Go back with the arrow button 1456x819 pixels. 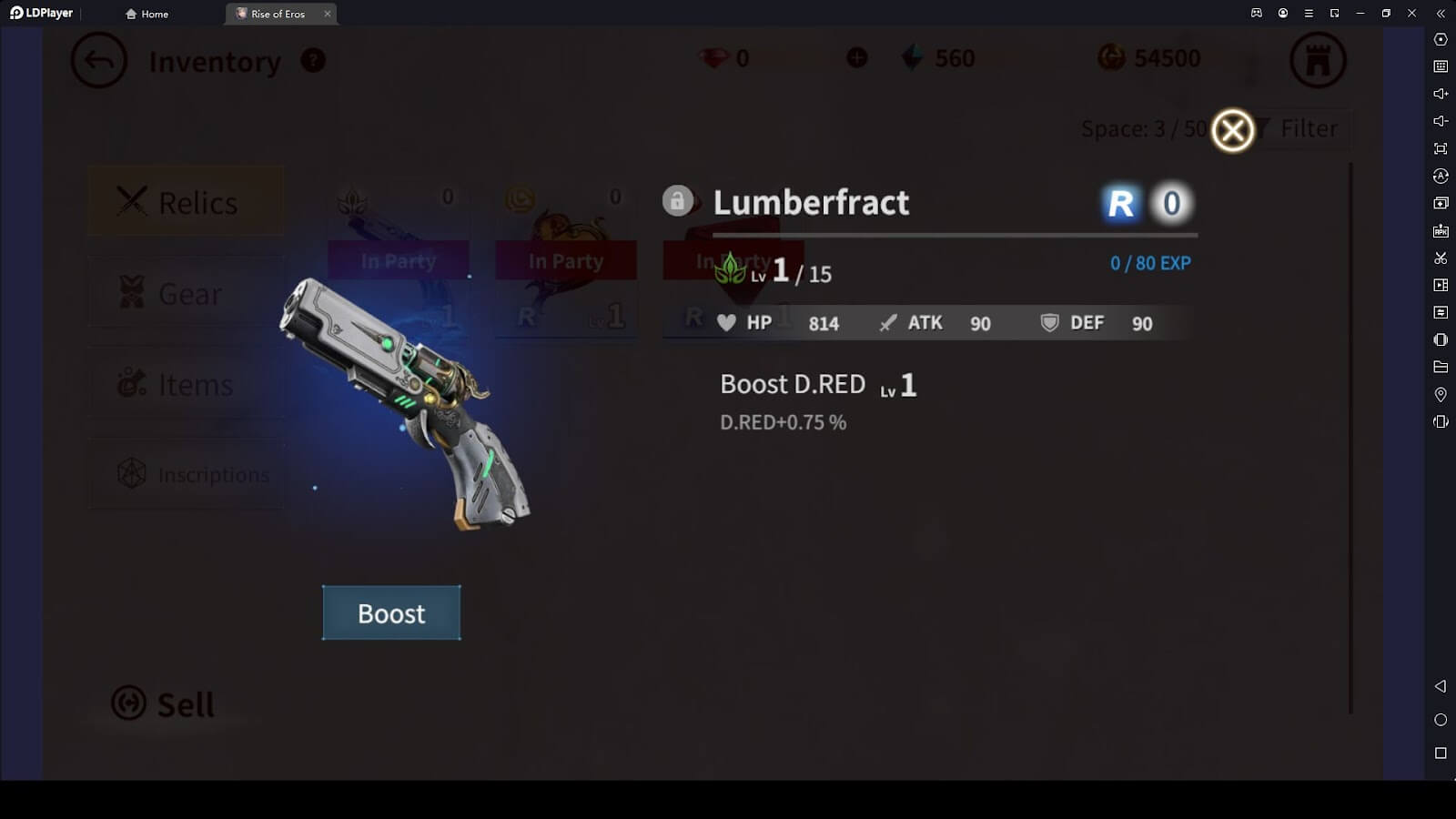click(98, 61)
